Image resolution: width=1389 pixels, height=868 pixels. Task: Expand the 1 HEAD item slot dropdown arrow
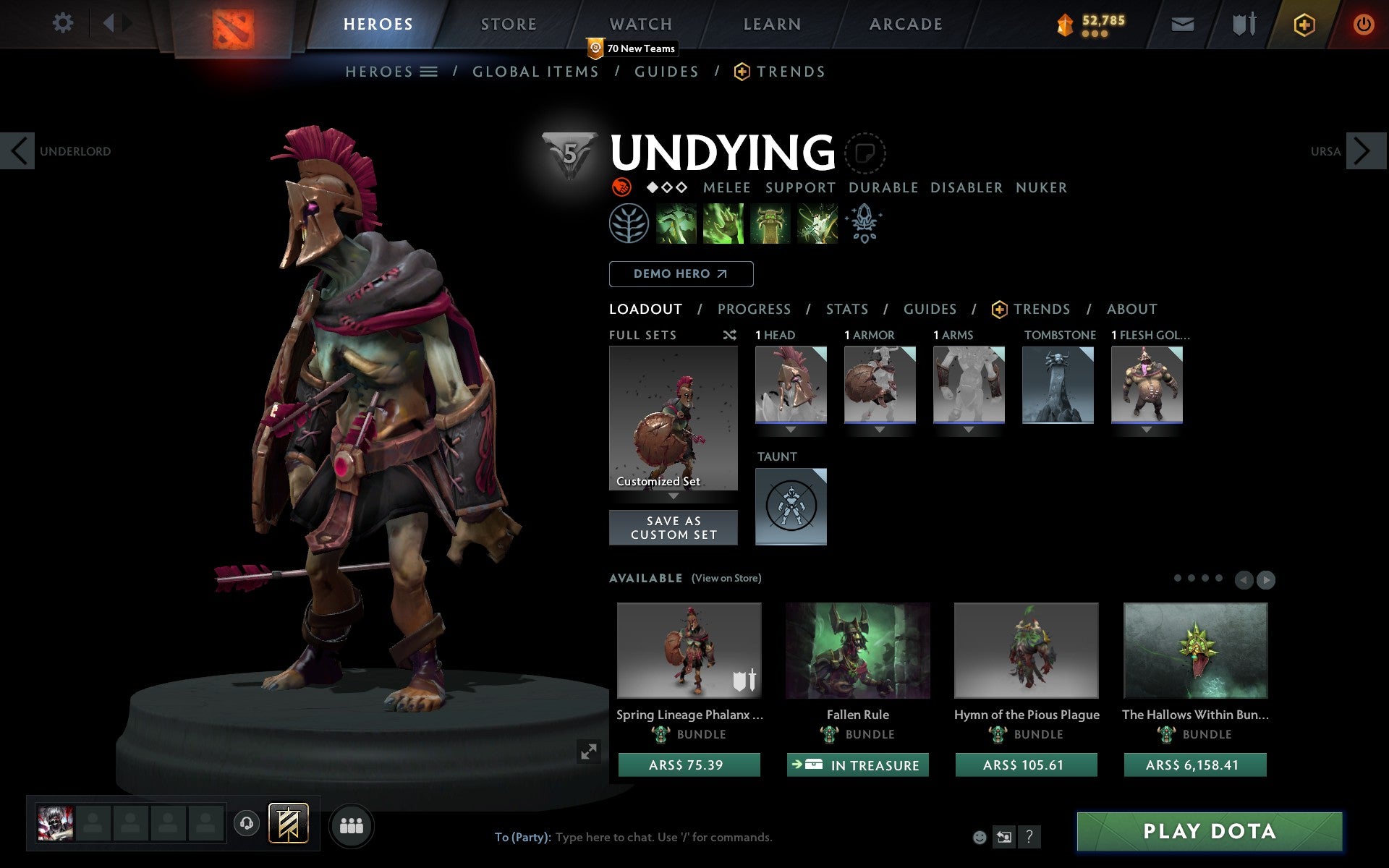point(790,429)
